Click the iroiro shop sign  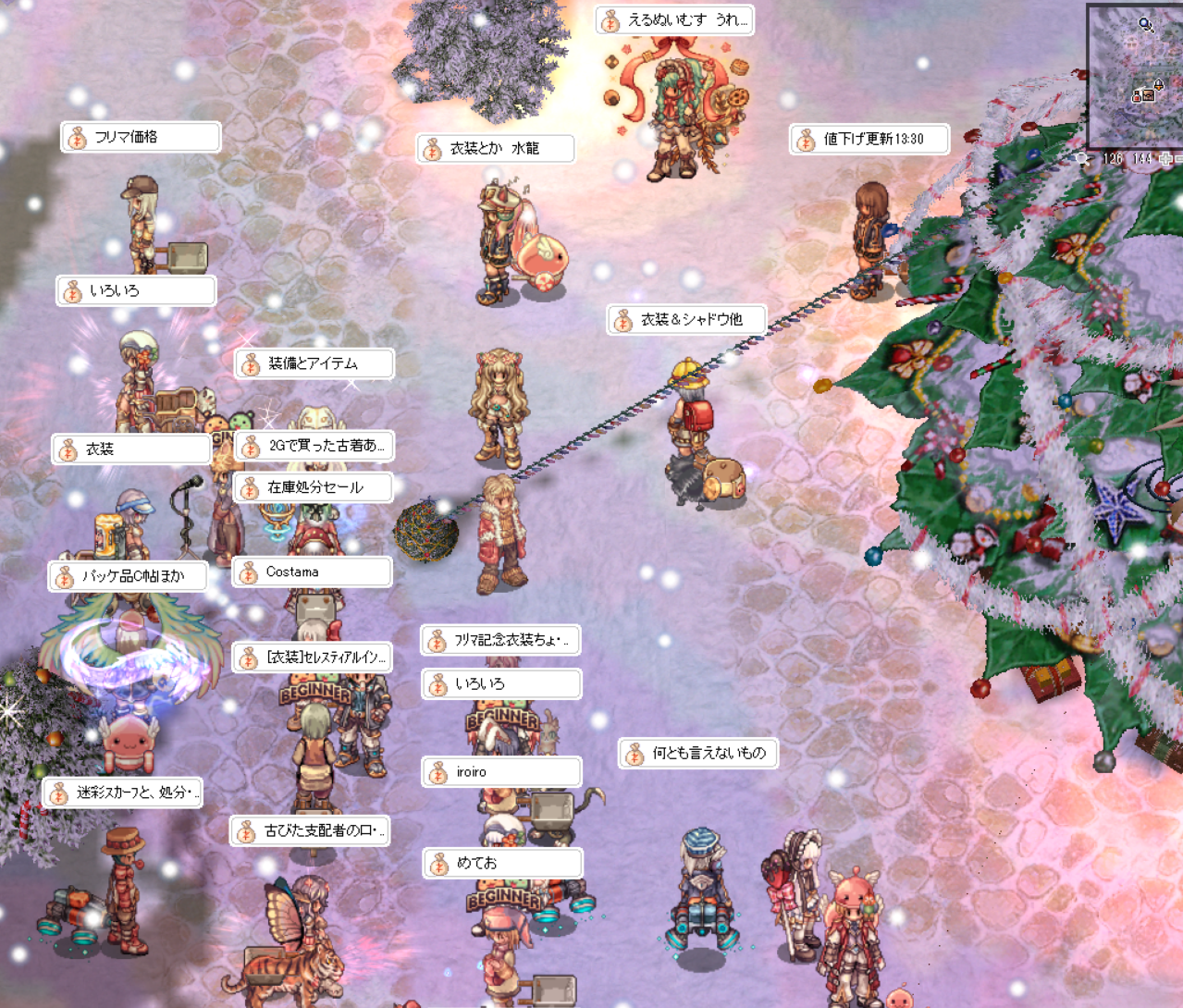point(501,772)
